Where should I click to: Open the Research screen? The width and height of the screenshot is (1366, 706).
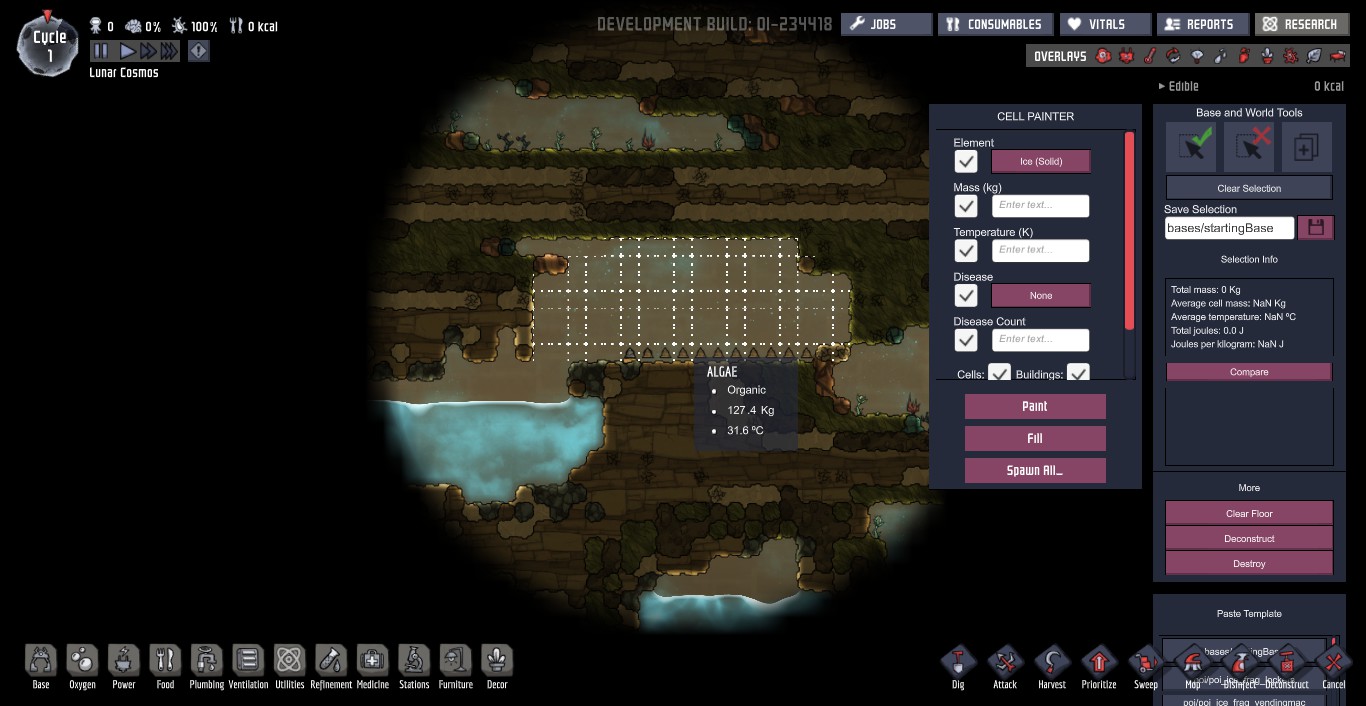[x=1300, y=24]
